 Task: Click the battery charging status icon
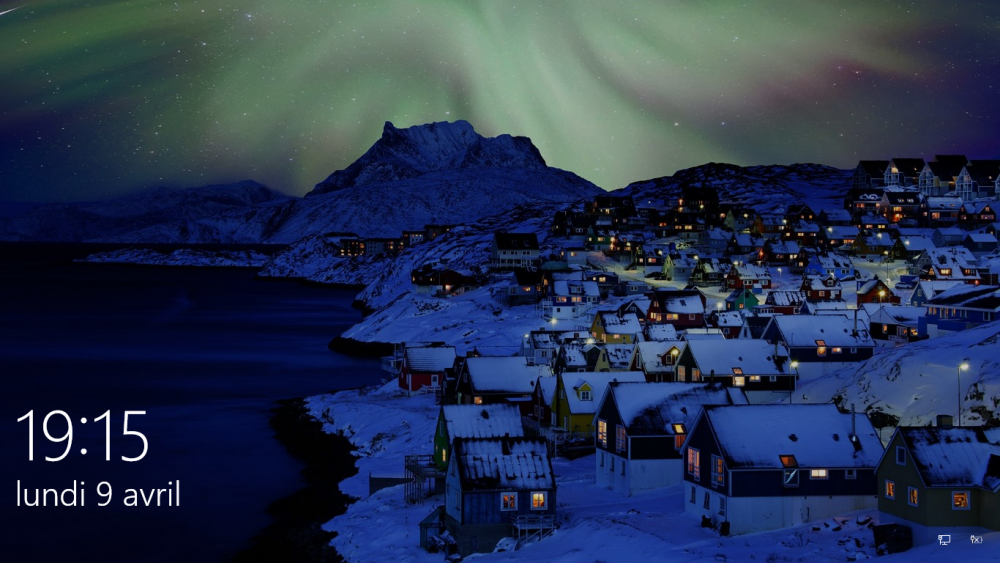point(976,540)
